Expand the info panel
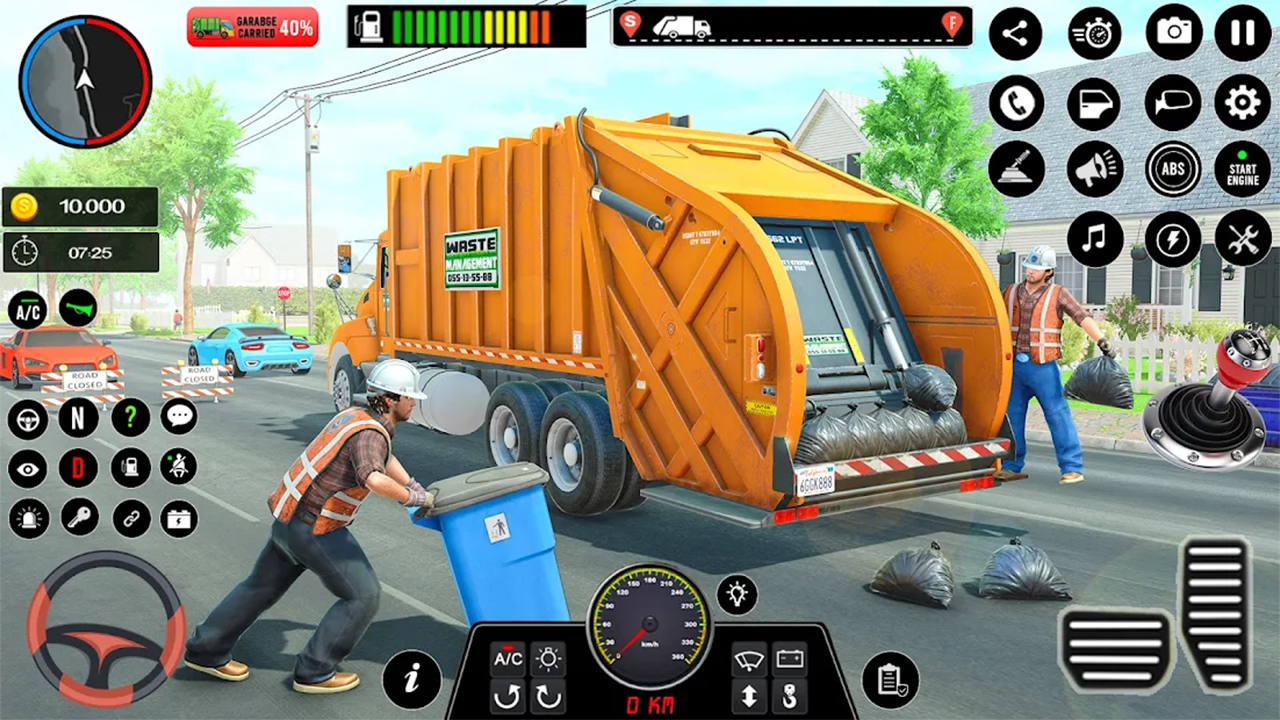 coord(411,678)
